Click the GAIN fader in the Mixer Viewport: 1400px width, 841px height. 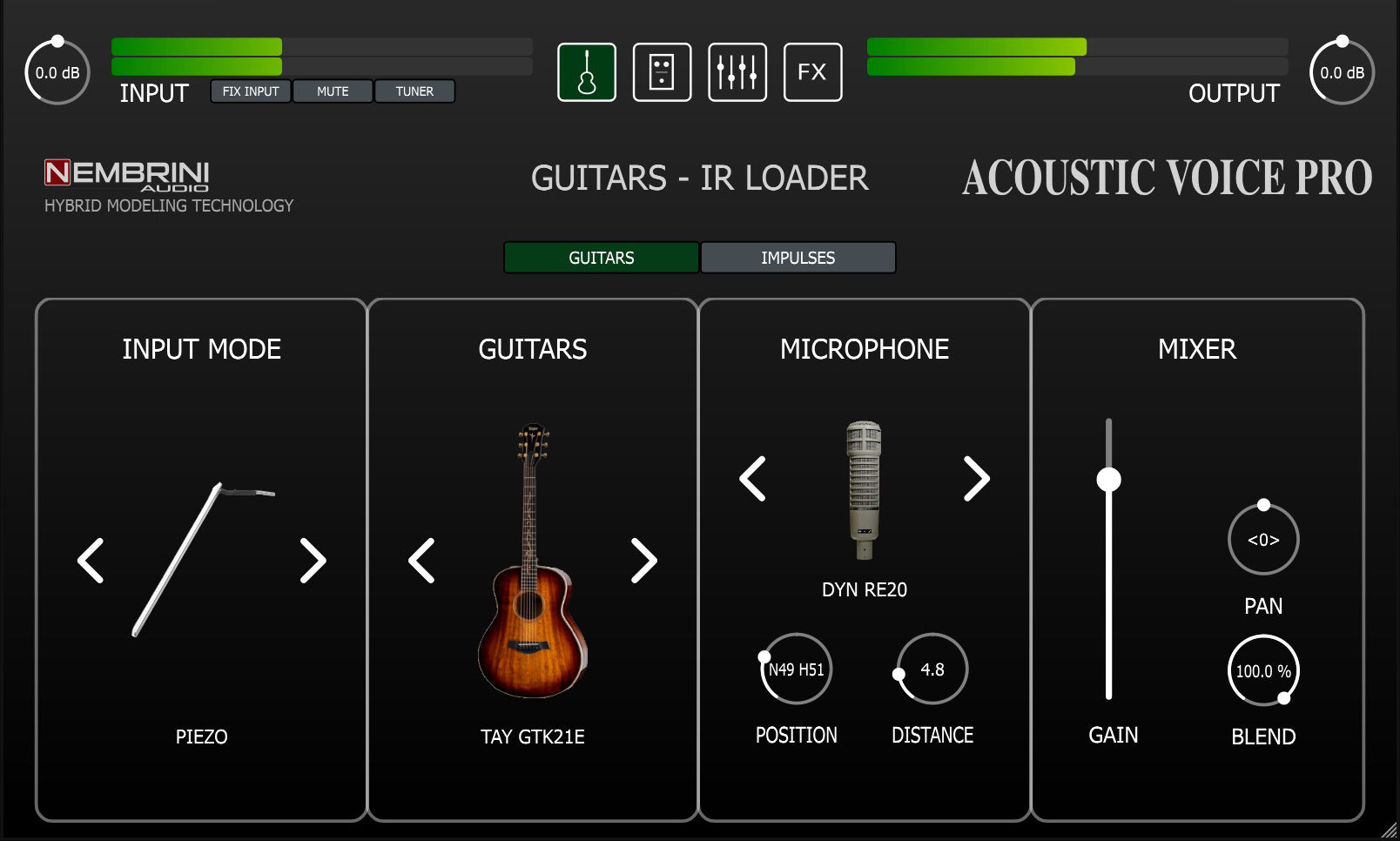click(x=1109, y=478)
